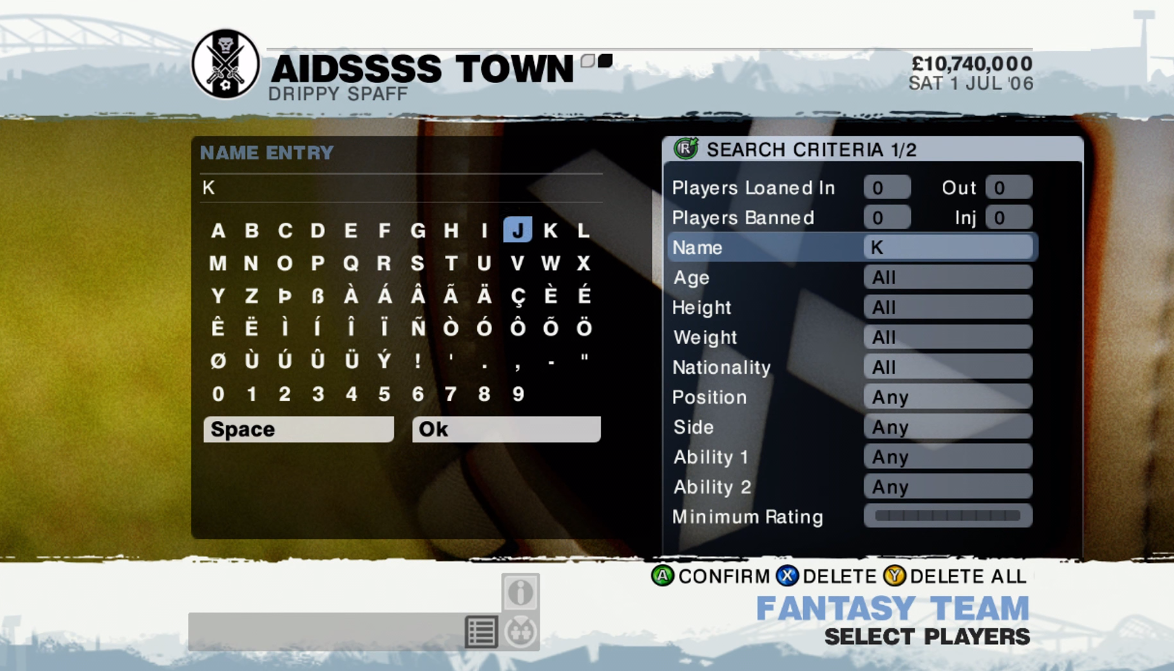1174x671 pixels.
Task: Select the letter Z key
Action: (251, 296)
